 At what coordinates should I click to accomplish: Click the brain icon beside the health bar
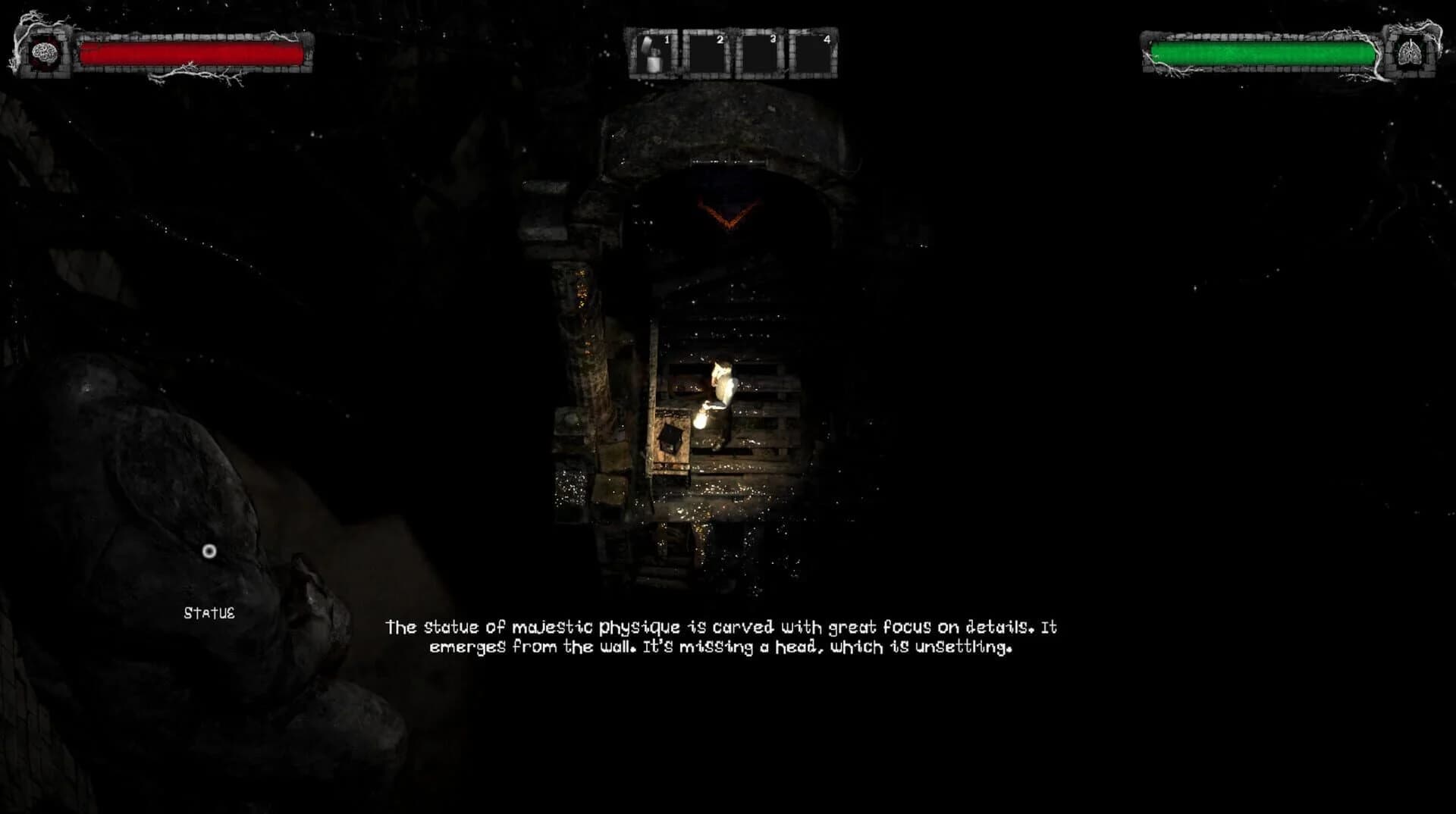pos(44,53)
